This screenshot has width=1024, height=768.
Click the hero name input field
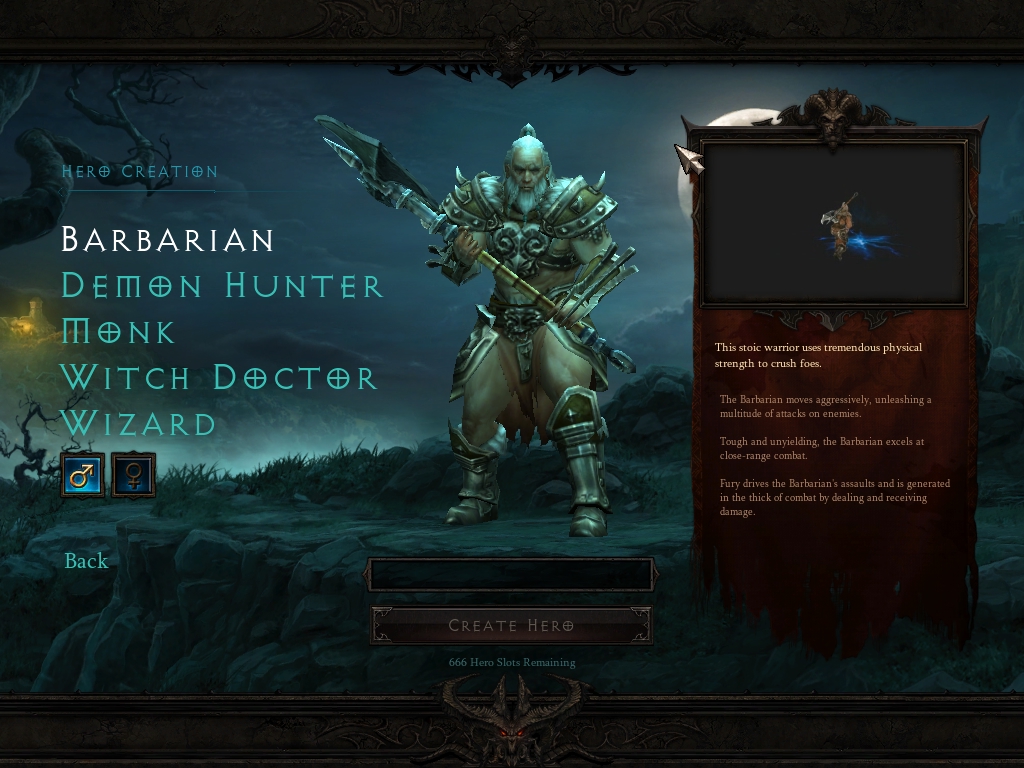[x=511, y=575]
